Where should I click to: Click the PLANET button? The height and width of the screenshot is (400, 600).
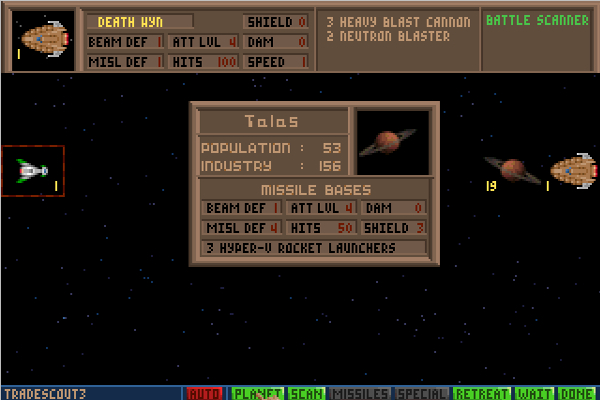pos(258,393)
